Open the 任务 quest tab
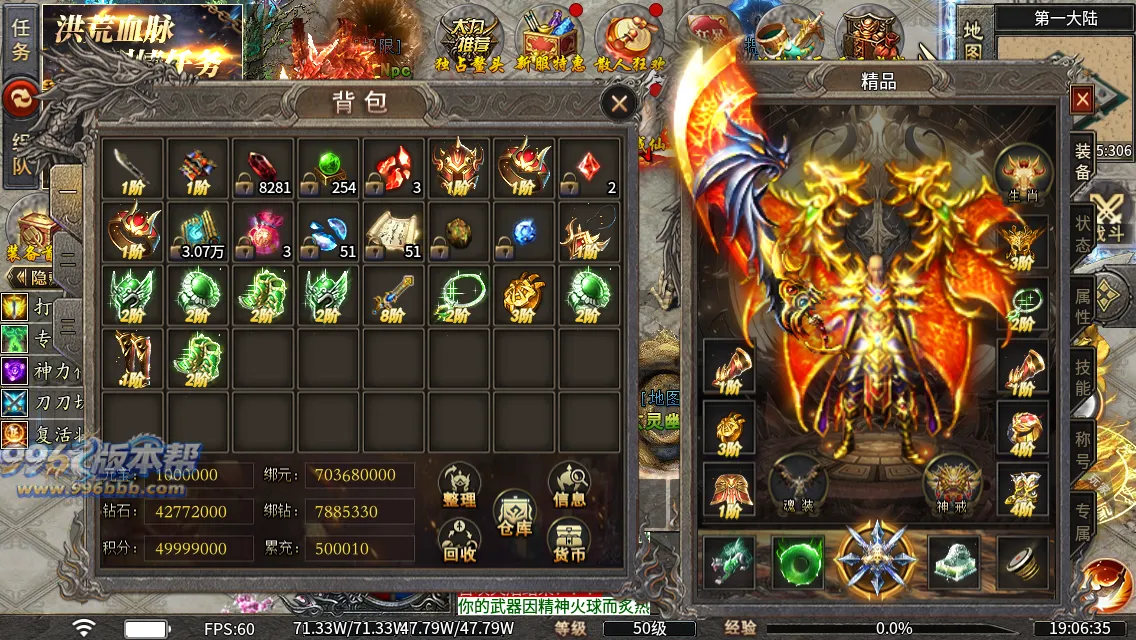The image size is (1136, 640). click(x=20, y=40)
